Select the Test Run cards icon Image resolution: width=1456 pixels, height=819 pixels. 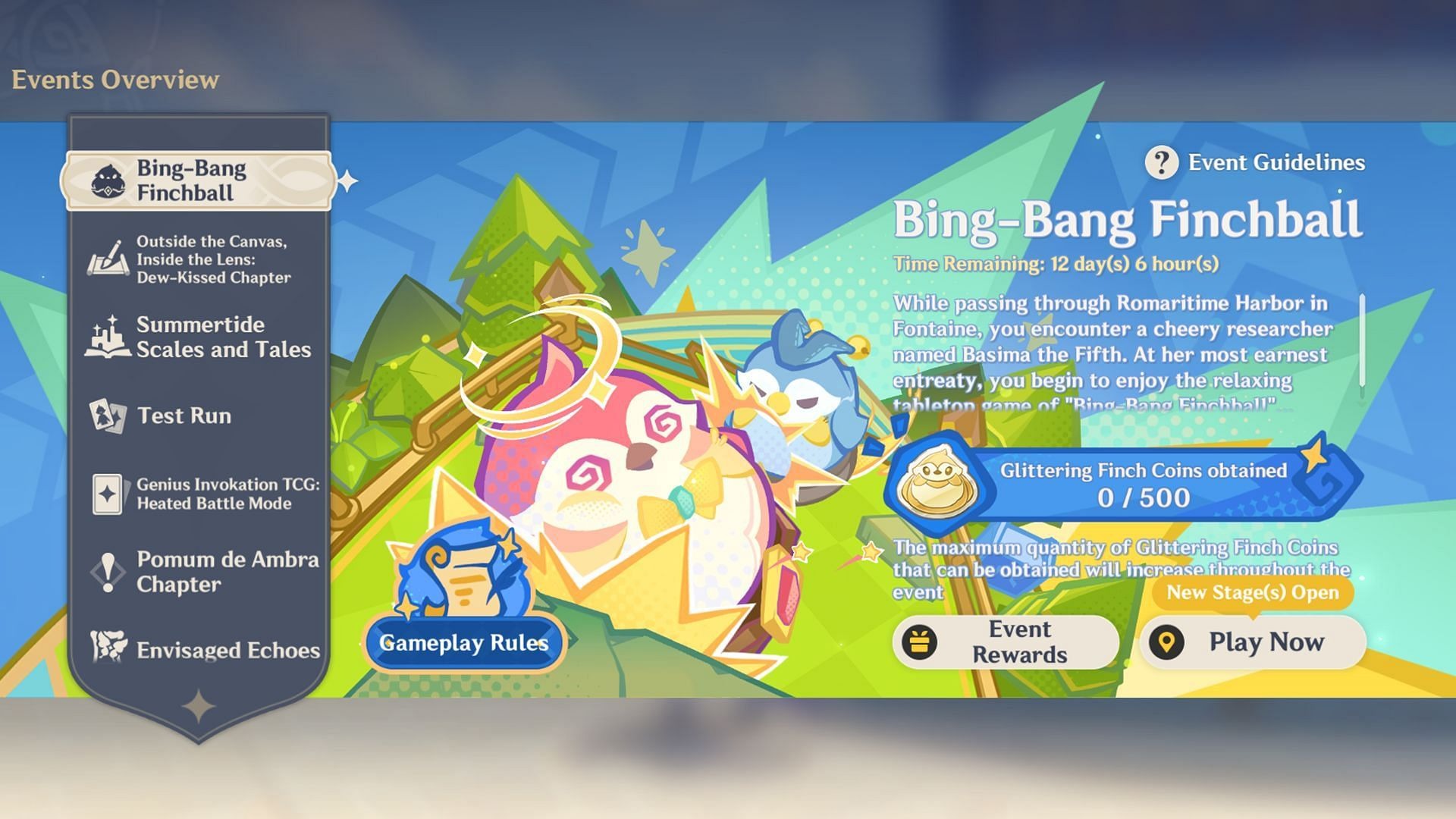(x=107, y=416)
